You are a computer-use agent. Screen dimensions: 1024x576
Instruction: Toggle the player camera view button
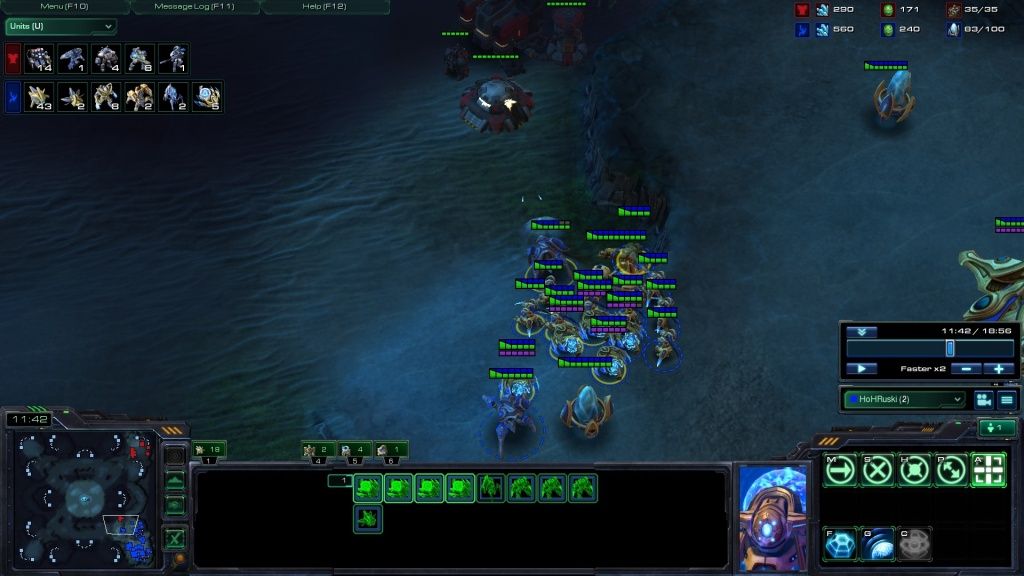click(x=983, y=399)
